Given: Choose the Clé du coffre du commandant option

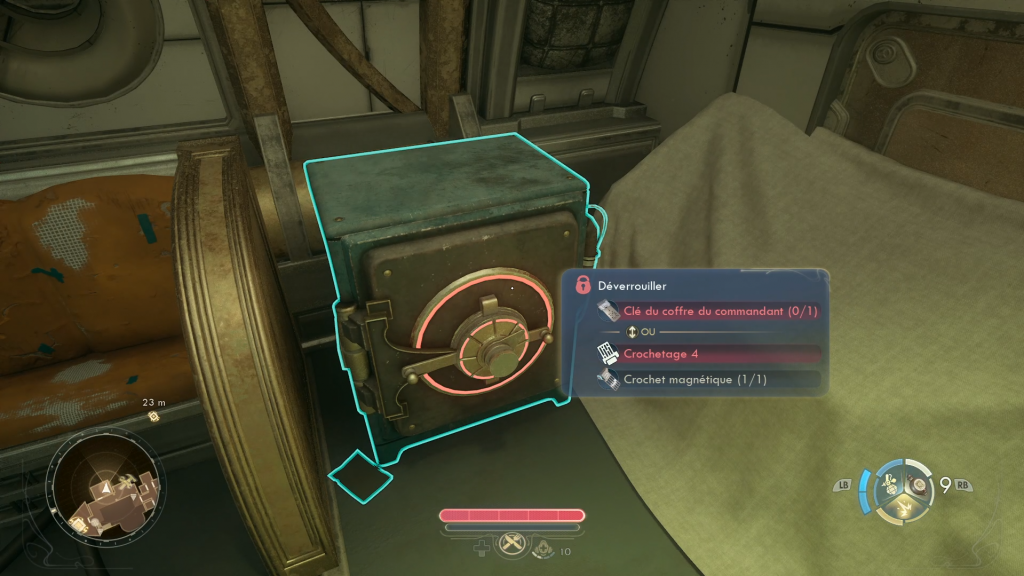Looking at the screenshot, I should click(720, 311).
